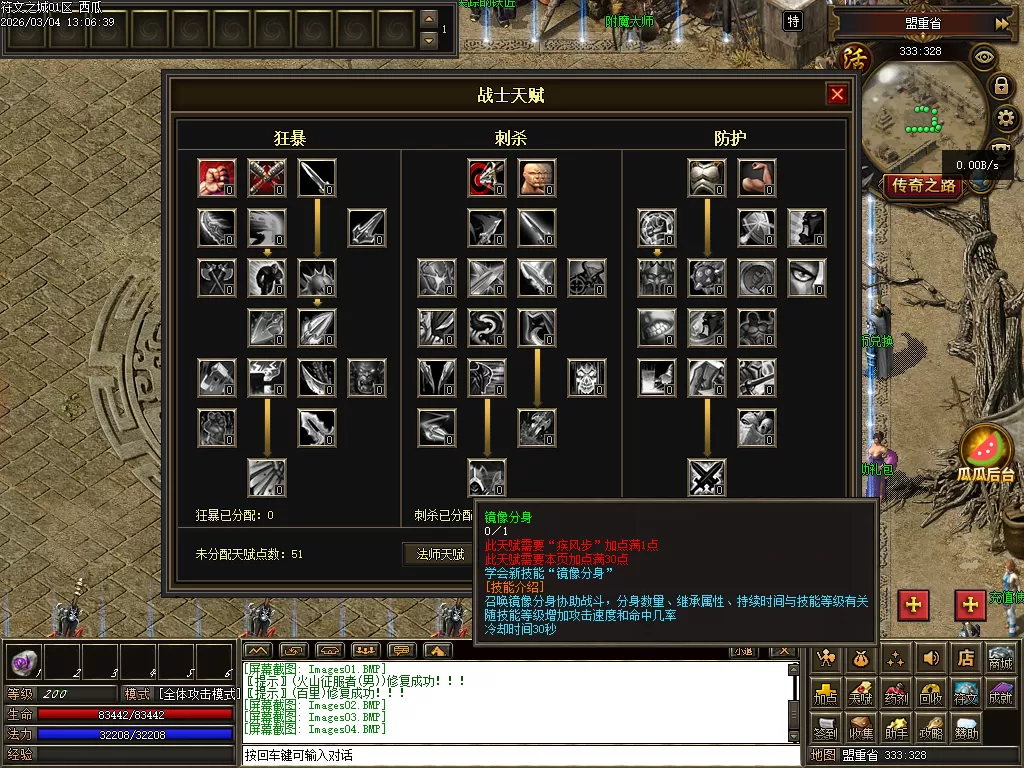Image resolution: width=1024 pixels, height=768 pixels.
Task: Close the 战士天赋 talent window
Action: click(x=837, y=95)
